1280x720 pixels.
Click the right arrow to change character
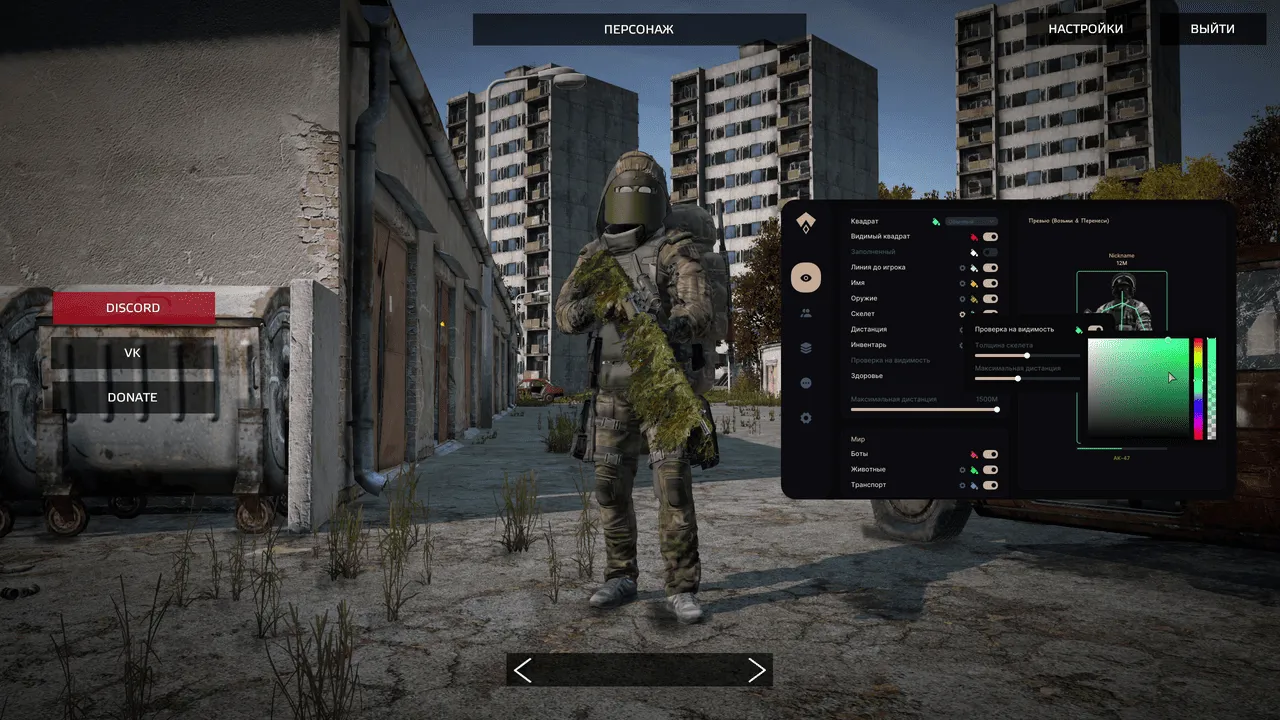pos(757,670)
